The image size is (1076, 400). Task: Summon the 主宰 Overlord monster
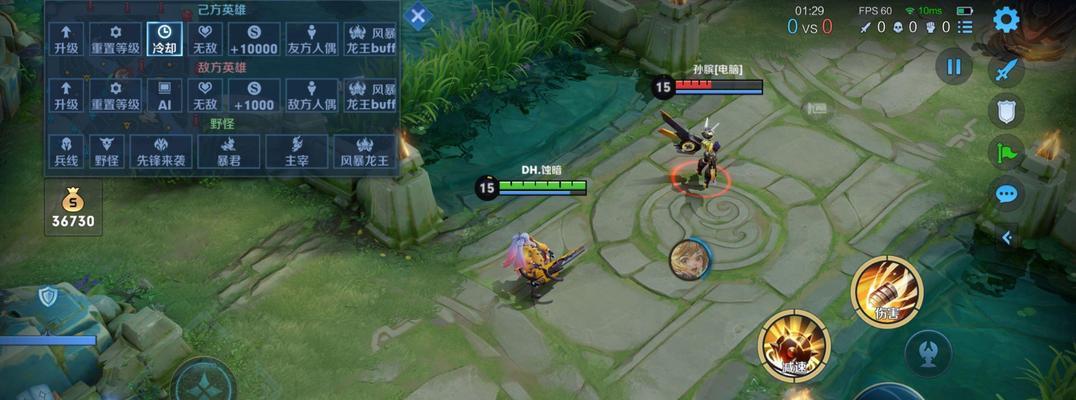296,151
